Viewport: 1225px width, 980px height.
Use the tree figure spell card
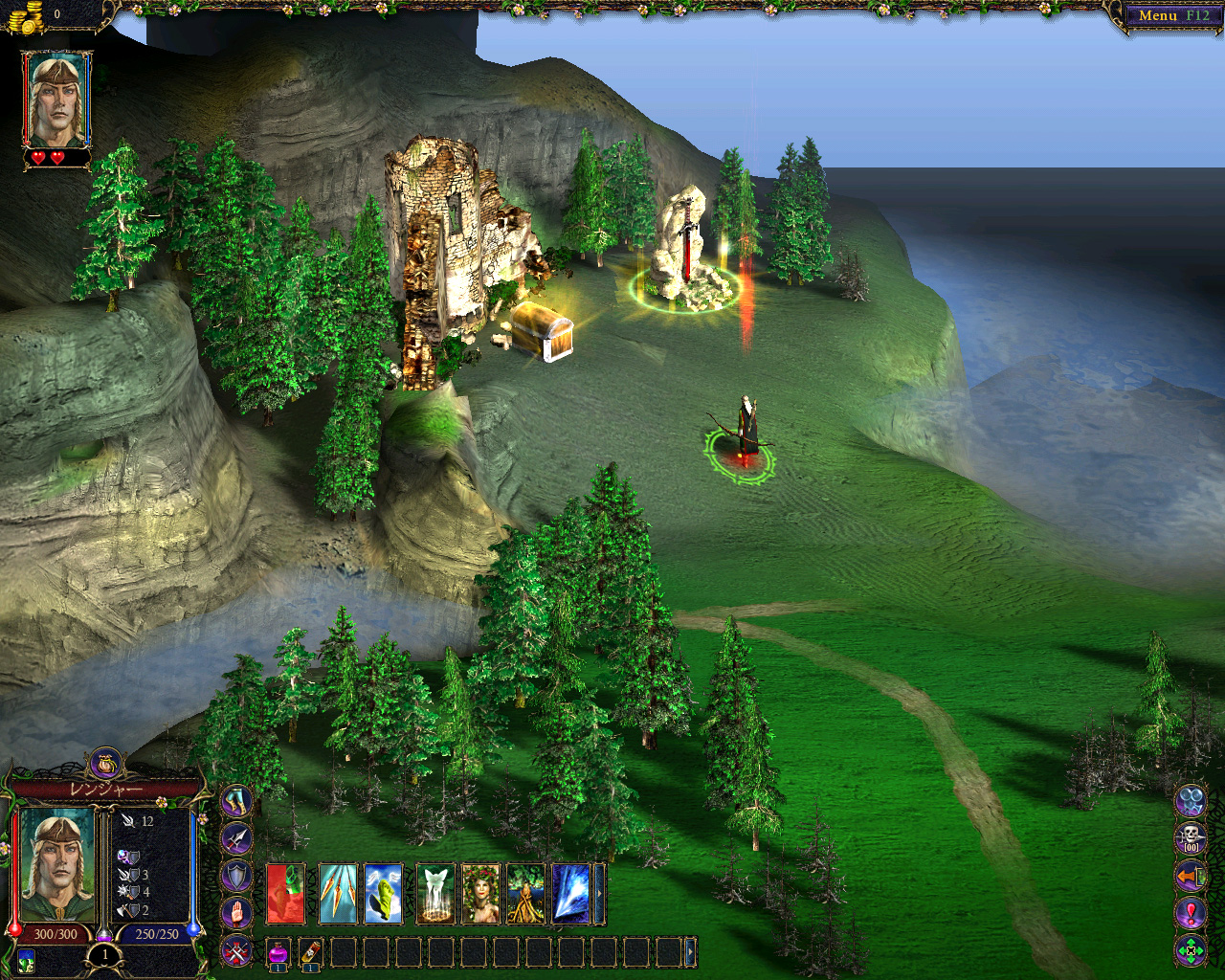pos(525,894)
